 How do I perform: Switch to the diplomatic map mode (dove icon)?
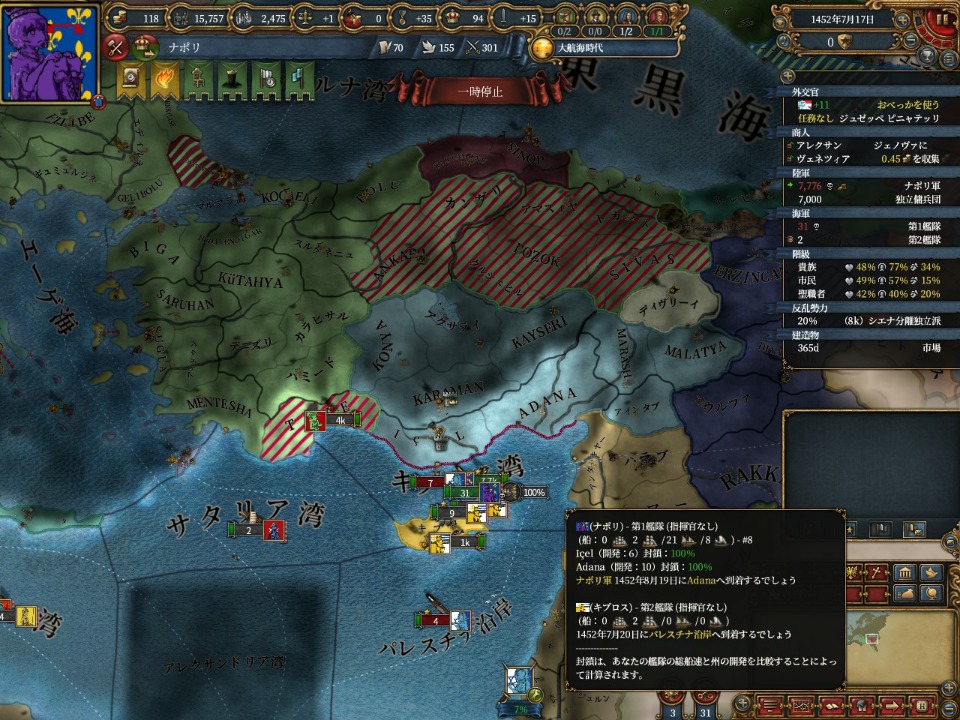coord(931,572)
